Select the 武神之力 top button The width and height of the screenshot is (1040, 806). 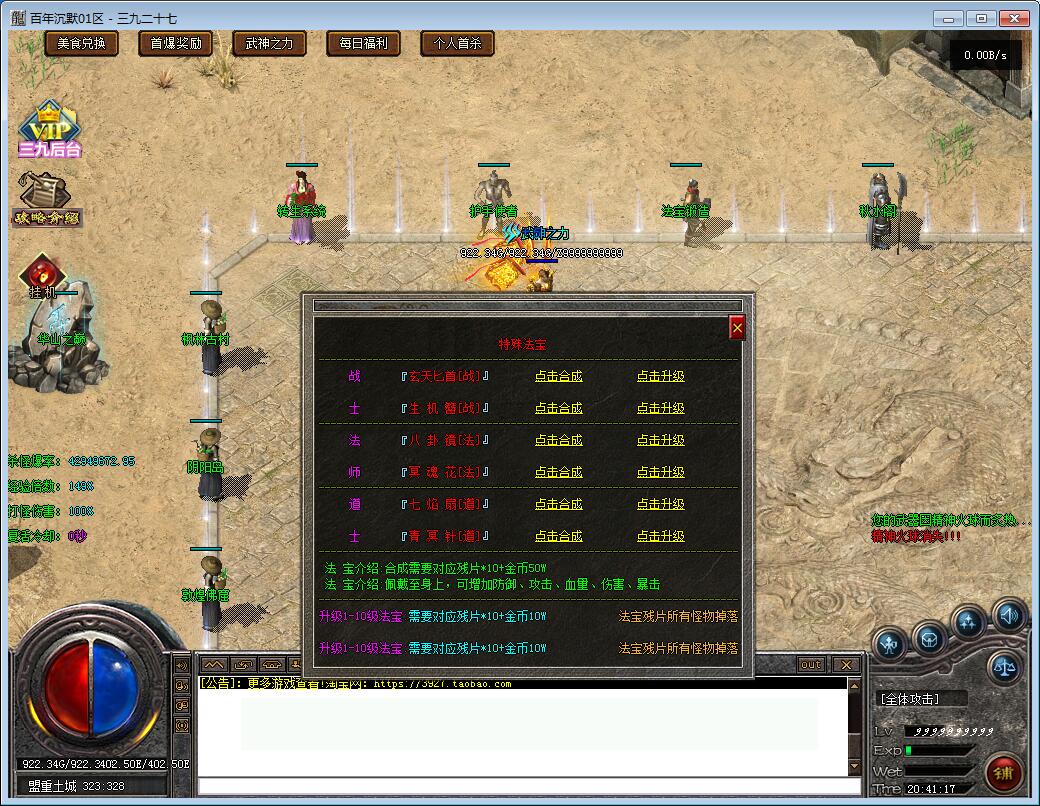[264, 43]
